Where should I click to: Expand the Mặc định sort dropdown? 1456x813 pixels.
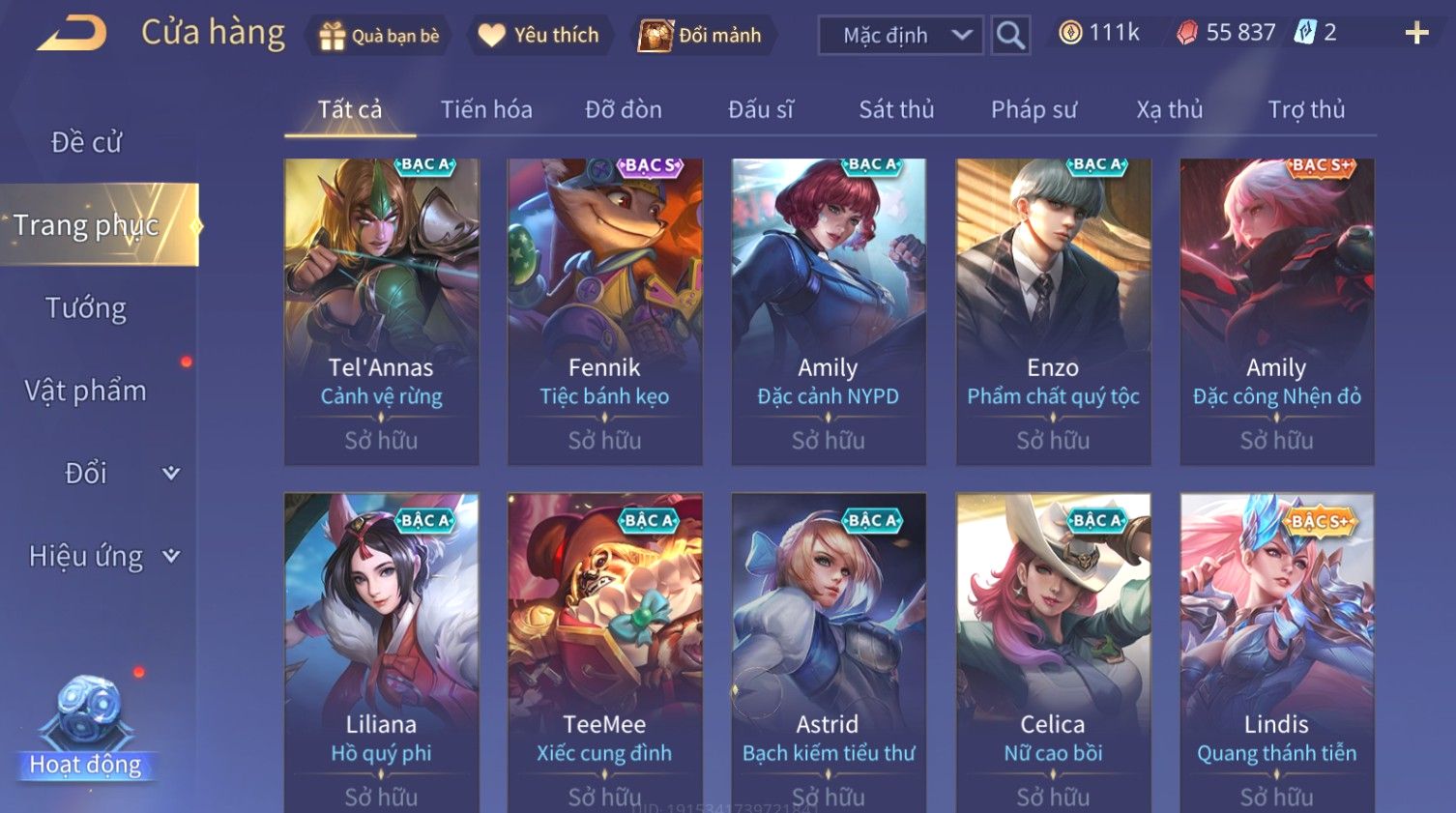pos(900,36)
